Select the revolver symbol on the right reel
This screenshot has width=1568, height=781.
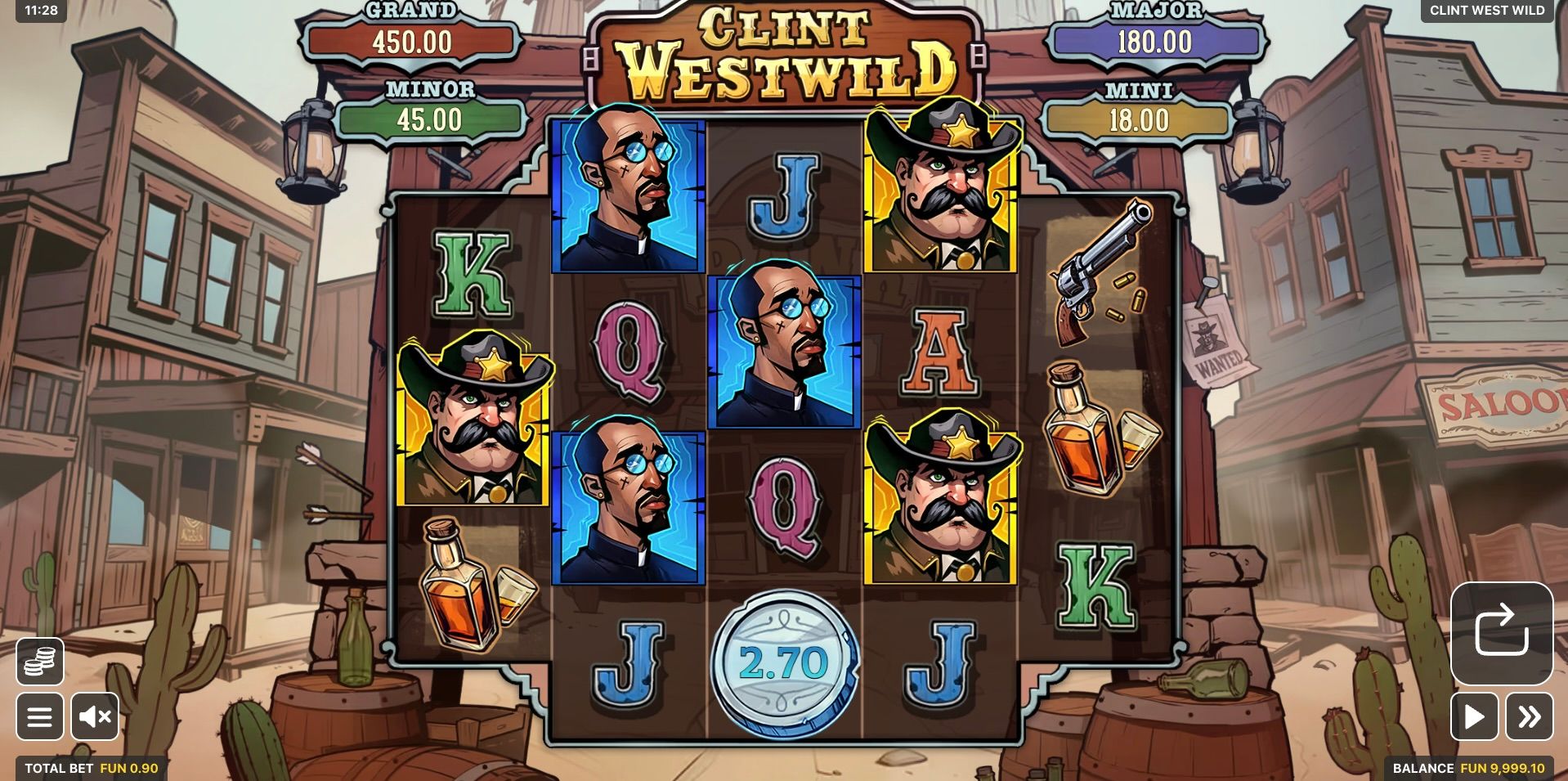tap(1100, 270)
